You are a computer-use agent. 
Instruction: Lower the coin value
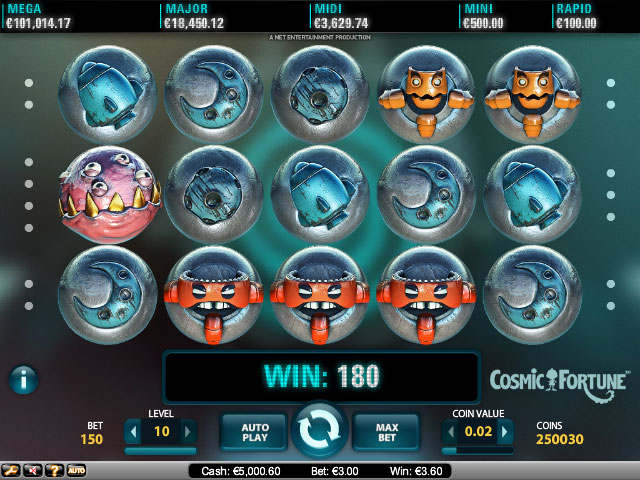(449, 432)
